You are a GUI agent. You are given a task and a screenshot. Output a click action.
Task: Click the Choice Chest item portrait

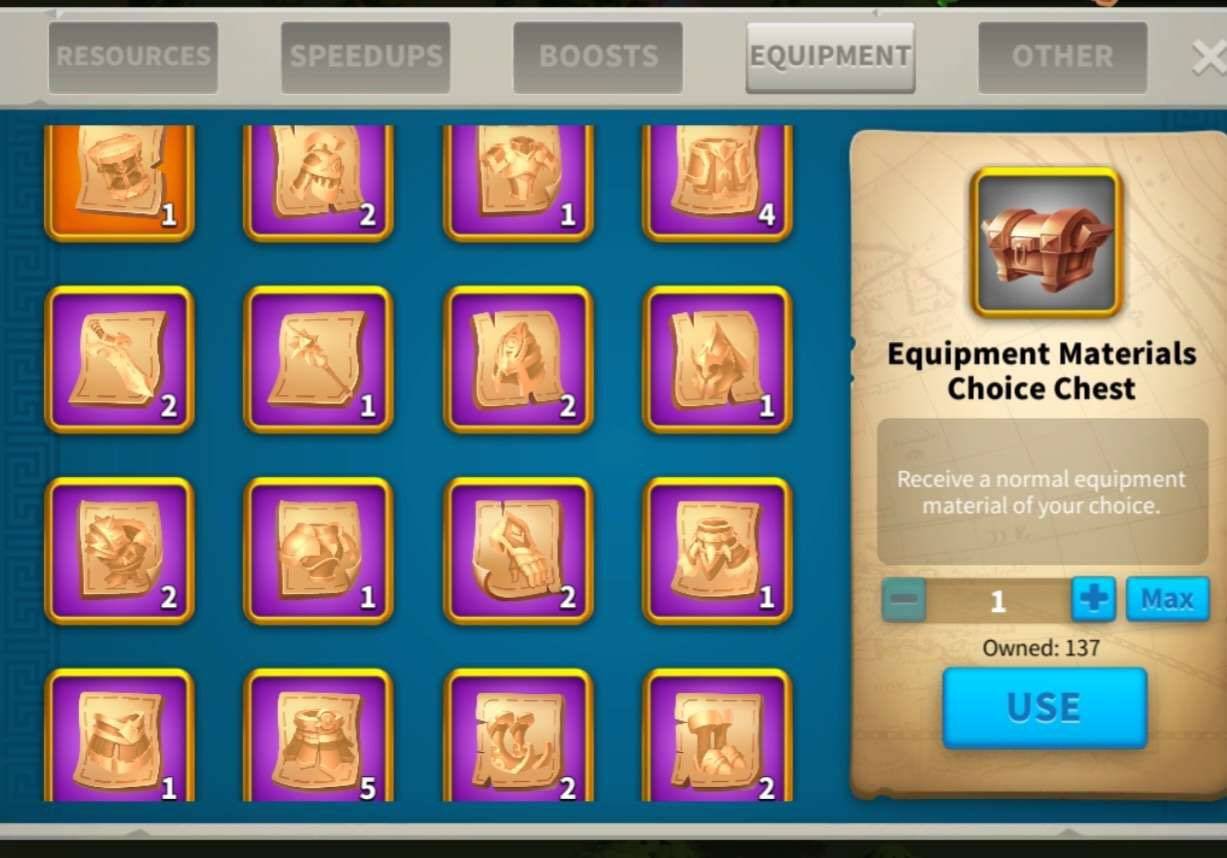1046,242
